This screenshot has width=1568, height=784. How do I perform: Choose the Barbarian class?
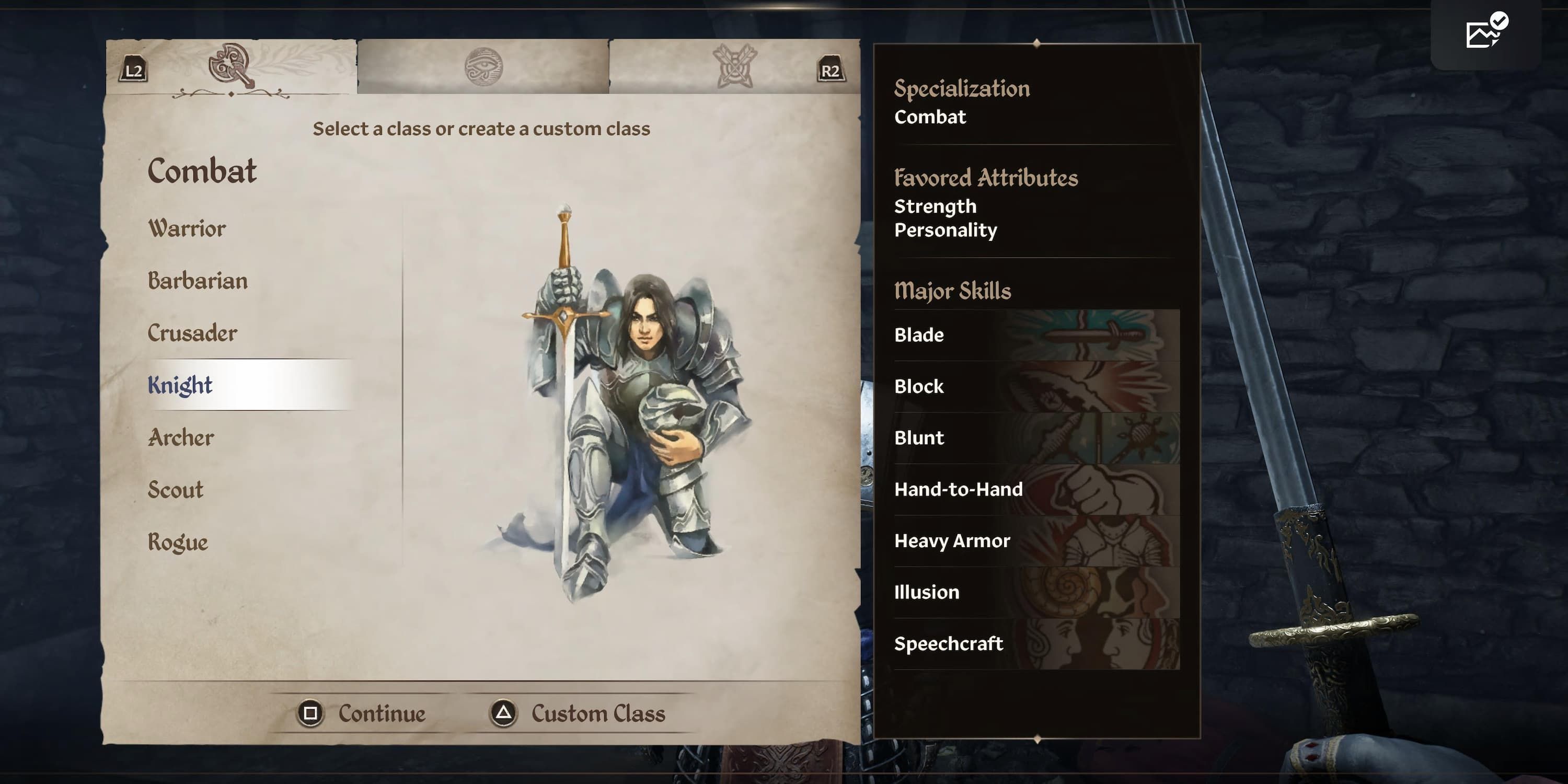click(x=198, y=281)
